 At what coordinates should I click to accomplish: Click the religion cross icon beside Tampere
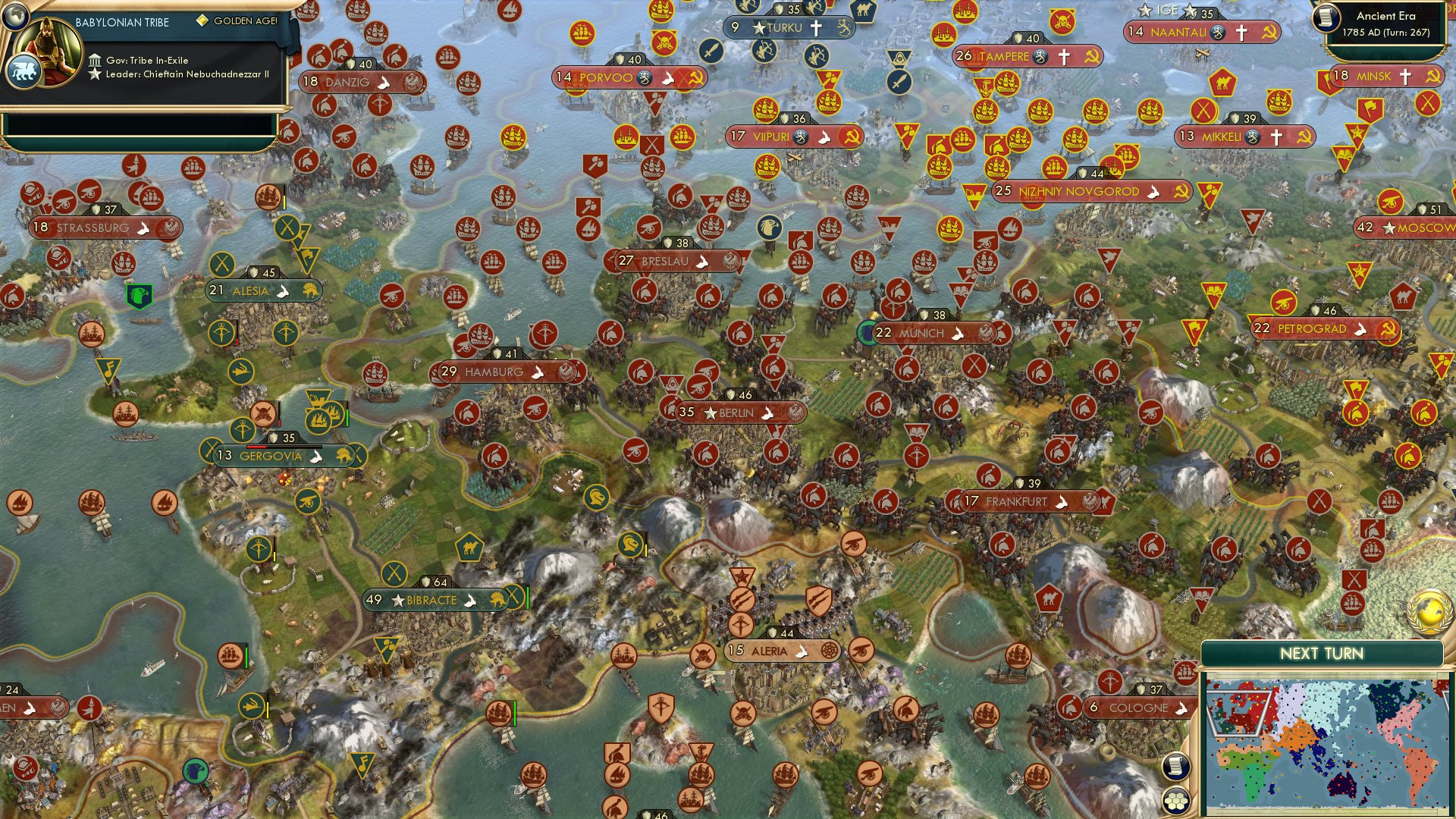tap(1065, 56)
